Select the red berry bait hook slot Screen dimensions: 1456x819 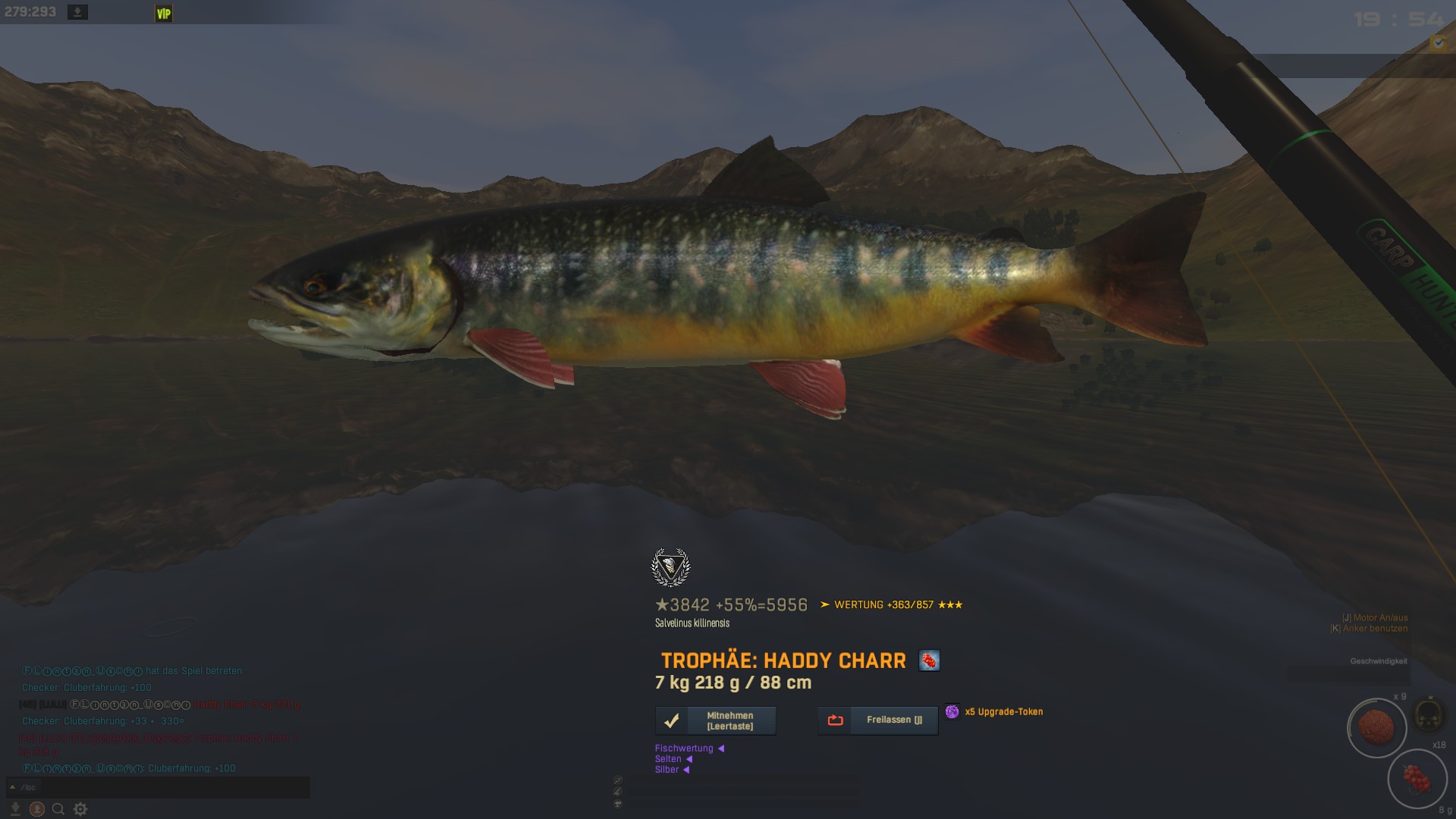pos(1417,779)
